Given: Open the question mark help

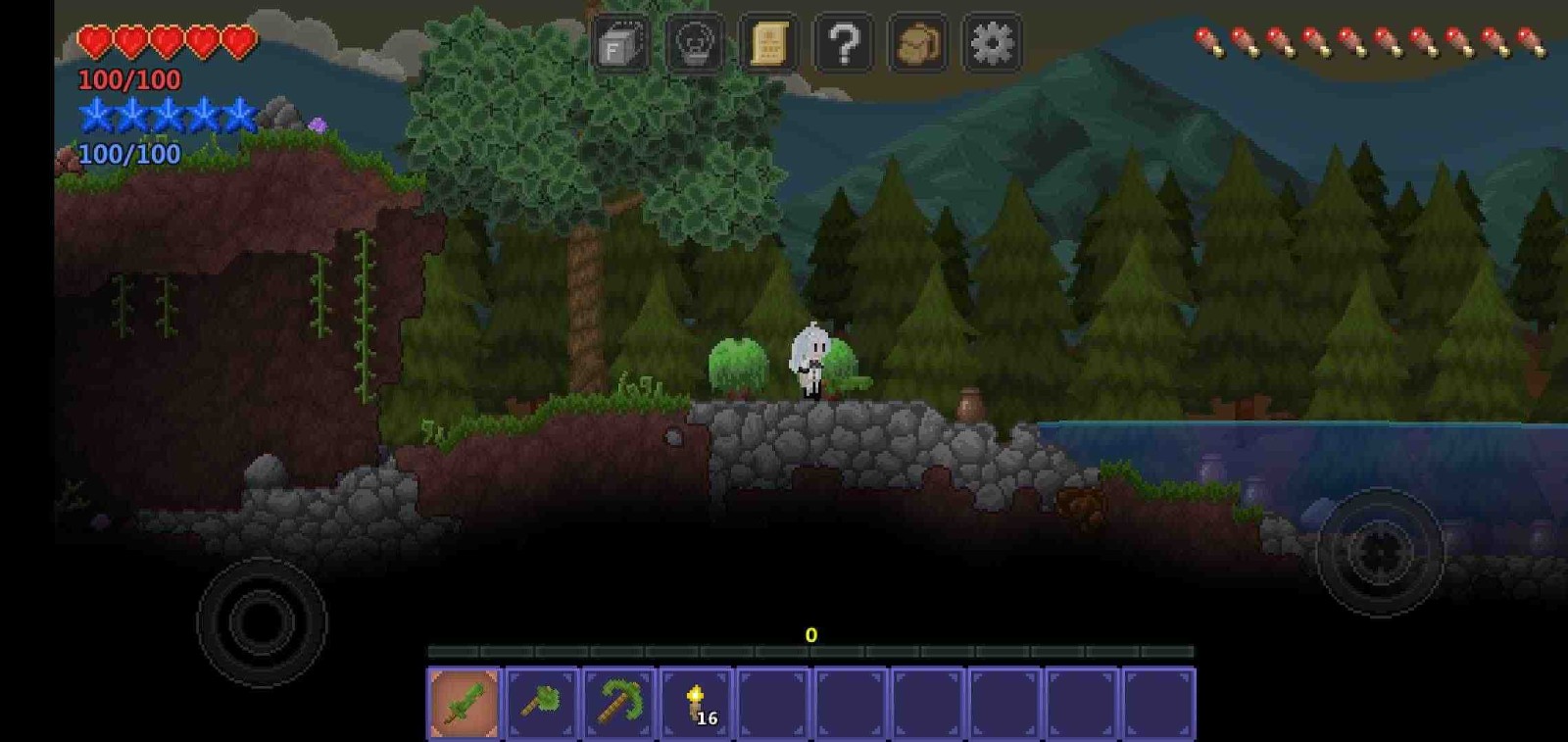Looking at the screenshot, I should (x=844, y=44).
